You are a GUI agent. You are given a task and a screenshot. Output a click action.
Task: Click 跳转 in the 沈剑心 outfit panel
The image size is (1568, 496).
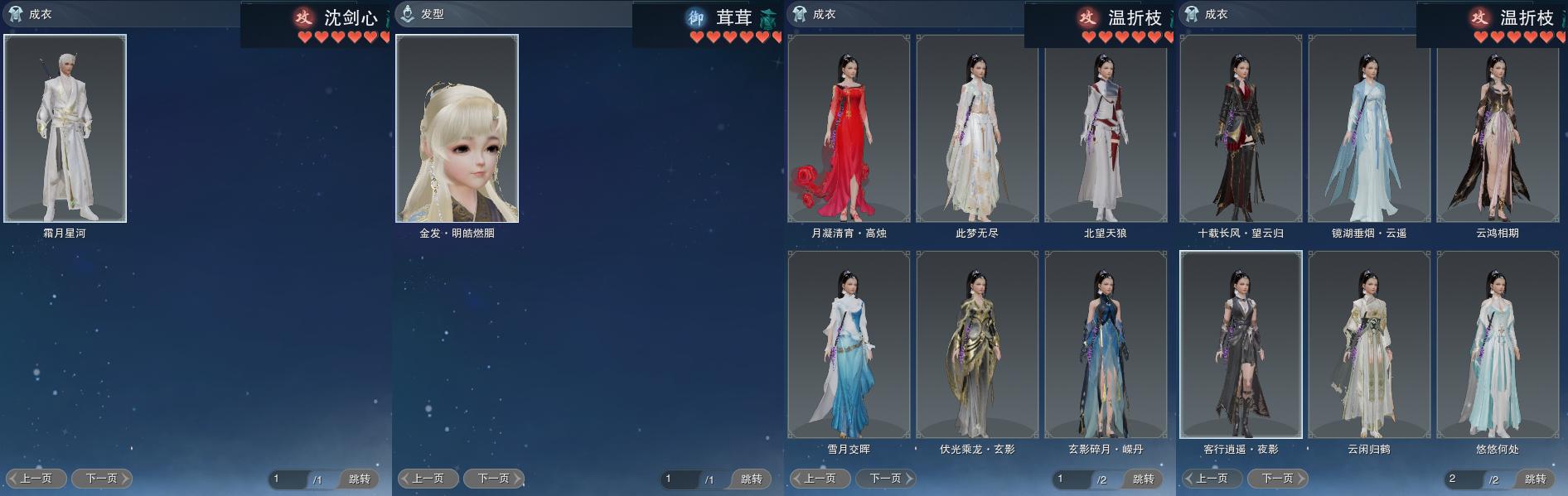(359, 479)
